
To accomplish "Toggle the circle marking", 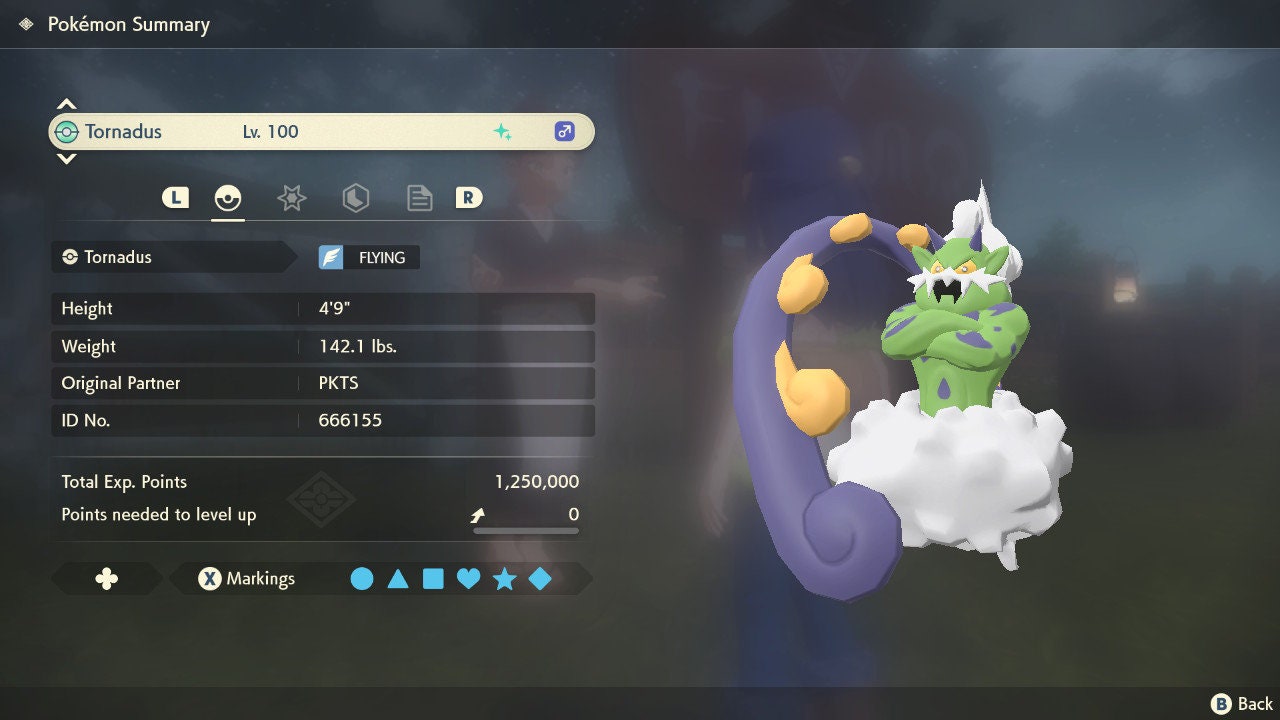I will coord(362,579).
